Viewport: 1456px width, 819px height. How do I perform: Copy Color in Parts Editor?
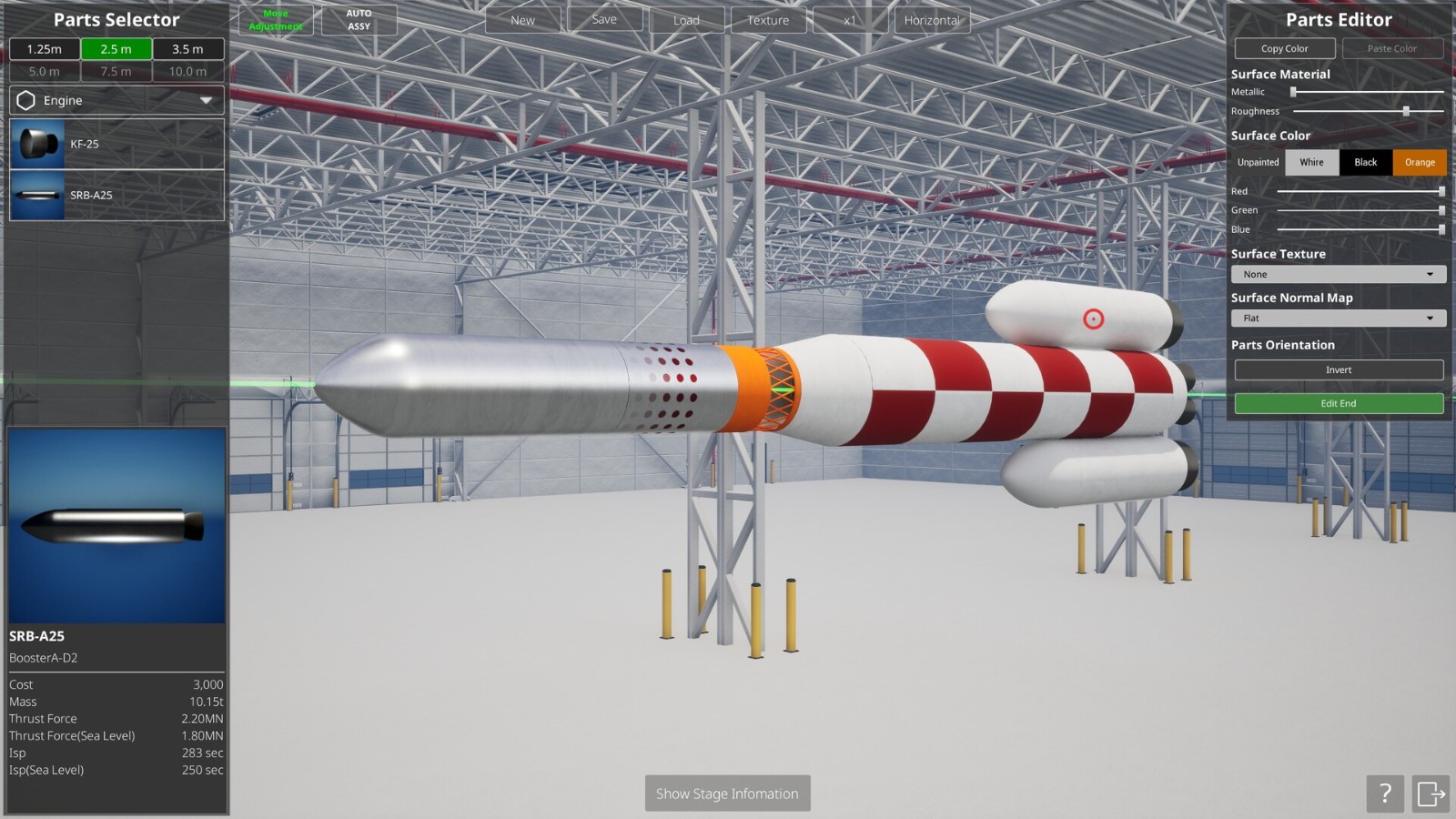[x=1284, y=48]
